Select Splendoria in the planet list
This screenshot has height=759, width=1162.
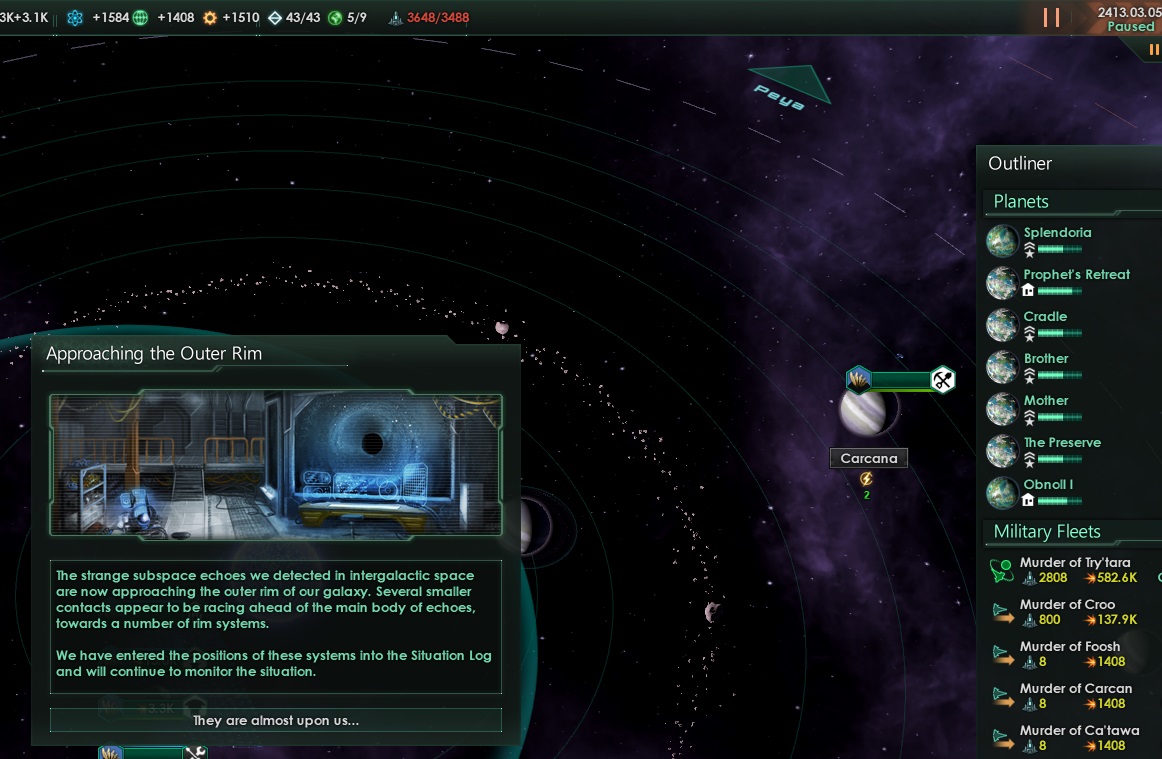click(1057, 233)
